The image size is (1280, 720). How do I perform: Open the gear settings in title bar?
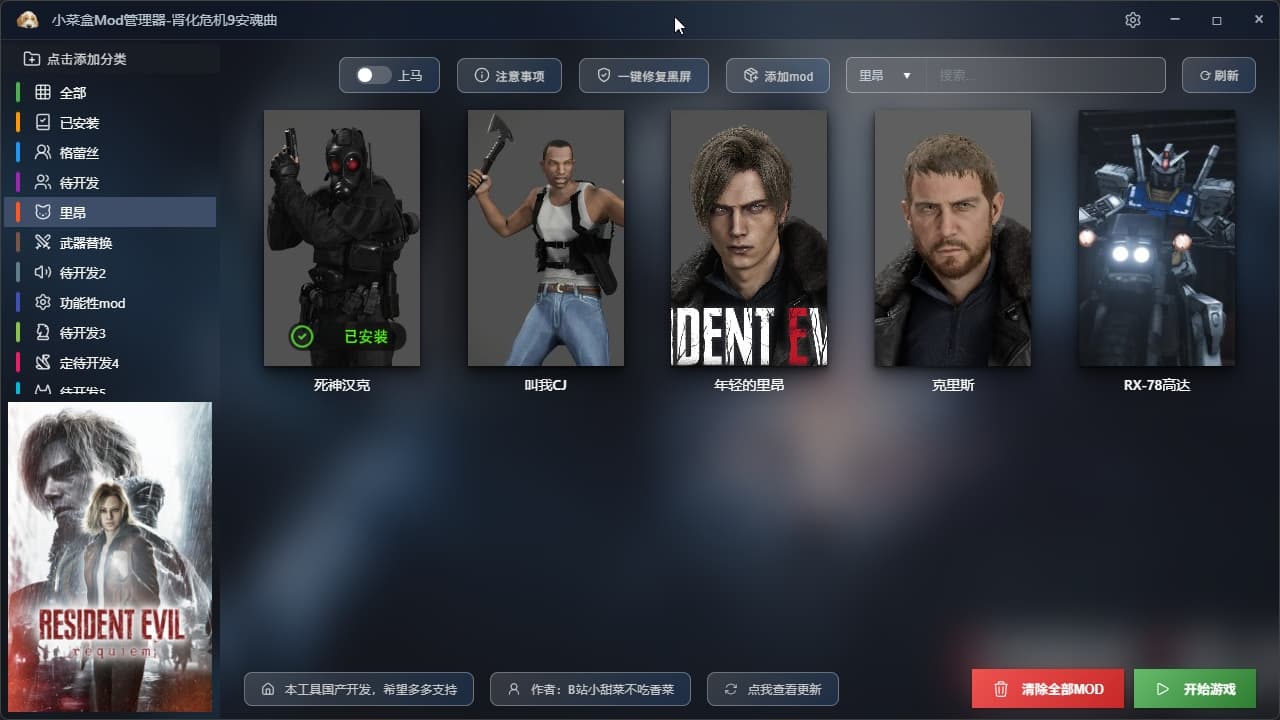[1133, 20]
